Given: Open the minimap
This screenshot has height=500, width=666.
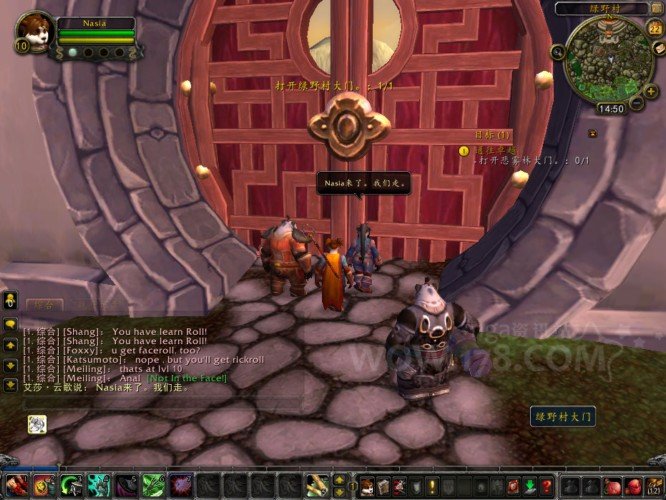Looking at the screenshot, I should 606,56.
